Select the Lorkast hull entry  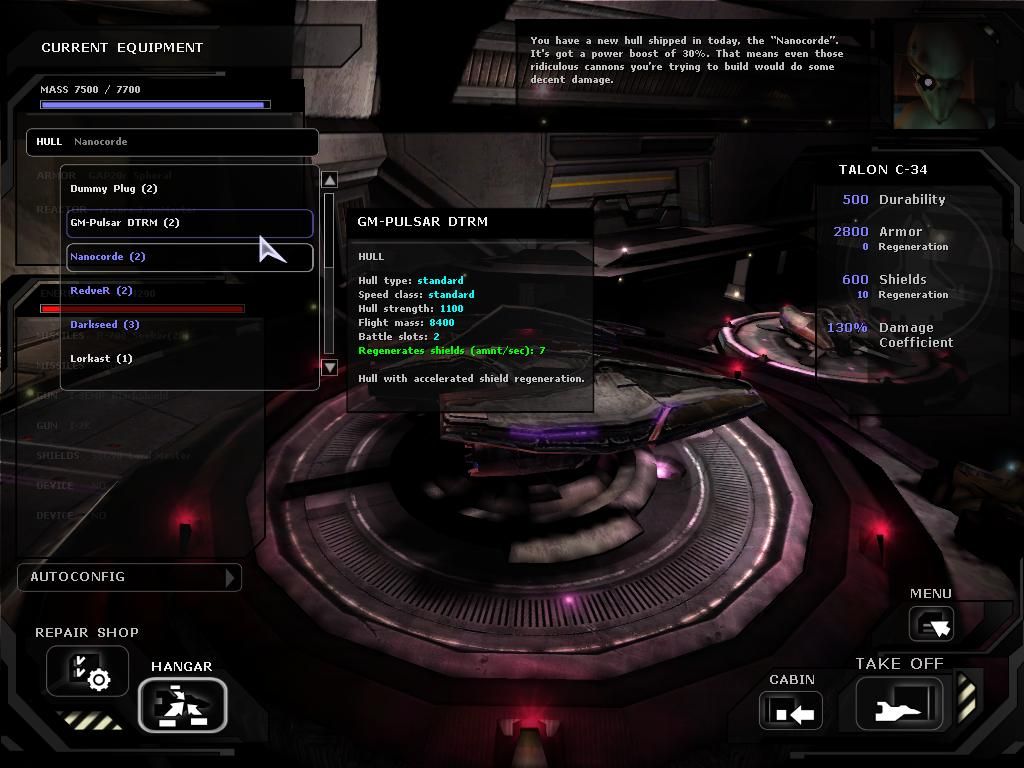(x=101, y=359)
